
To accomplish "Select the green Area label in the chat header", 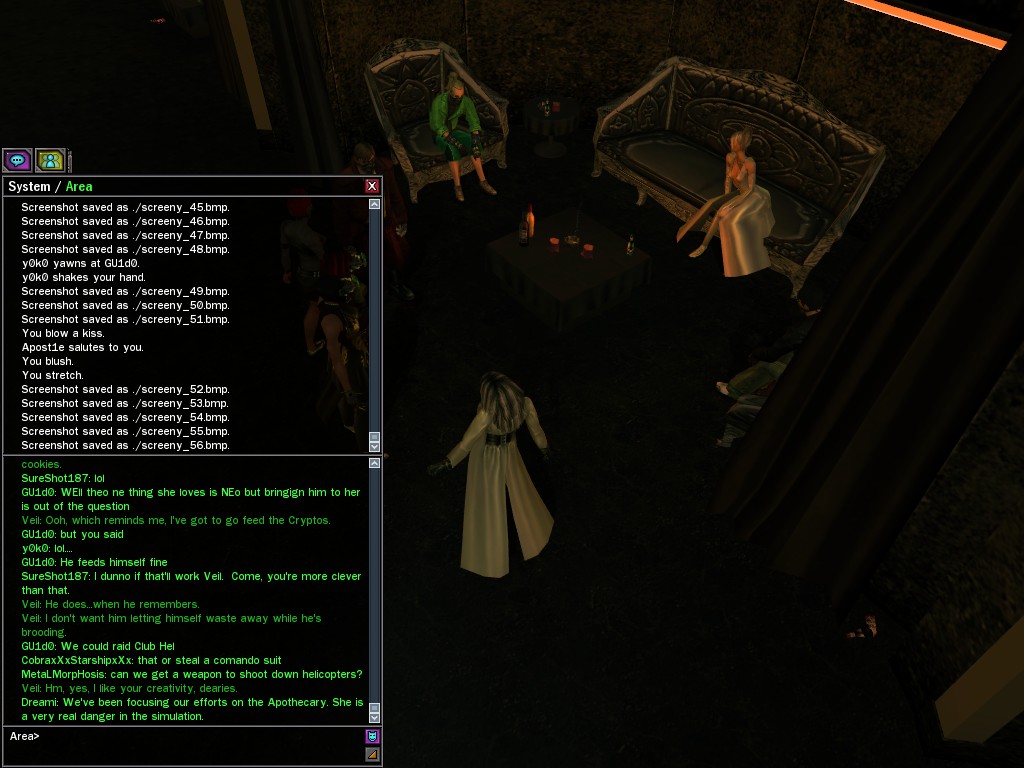I will [x=79, y=187].
